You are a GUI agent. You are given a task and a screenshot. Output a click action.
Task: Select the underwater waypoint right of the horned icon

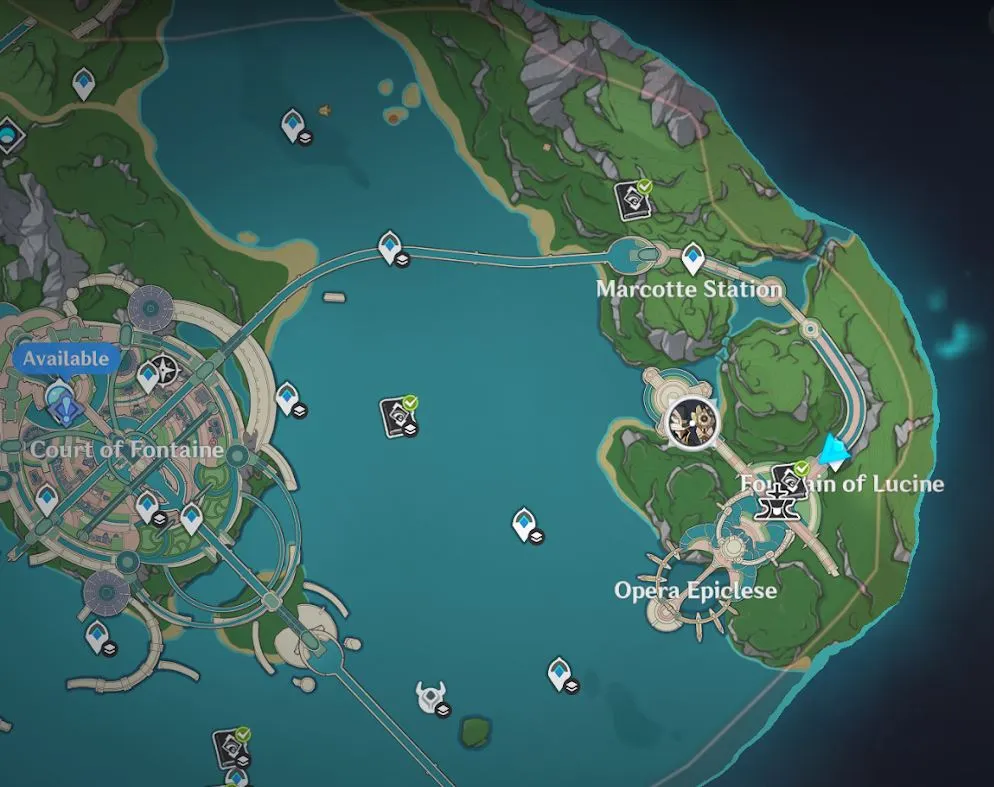click(x=560, y=672)
